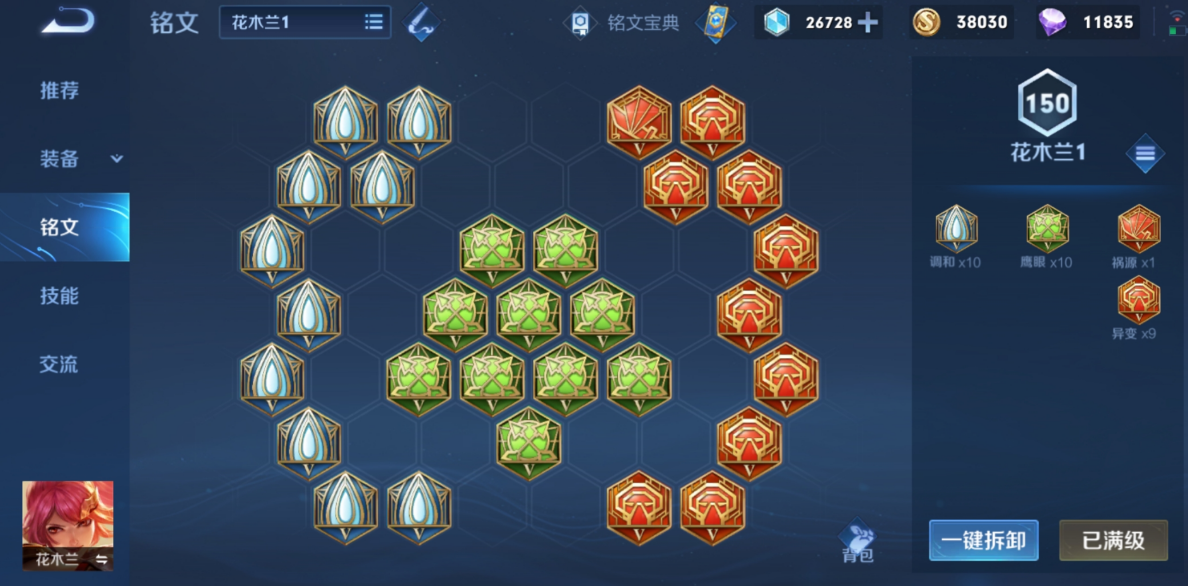Screen dimensions: 1188x586
Task: Go back using the return arrow
Action: 68,21
